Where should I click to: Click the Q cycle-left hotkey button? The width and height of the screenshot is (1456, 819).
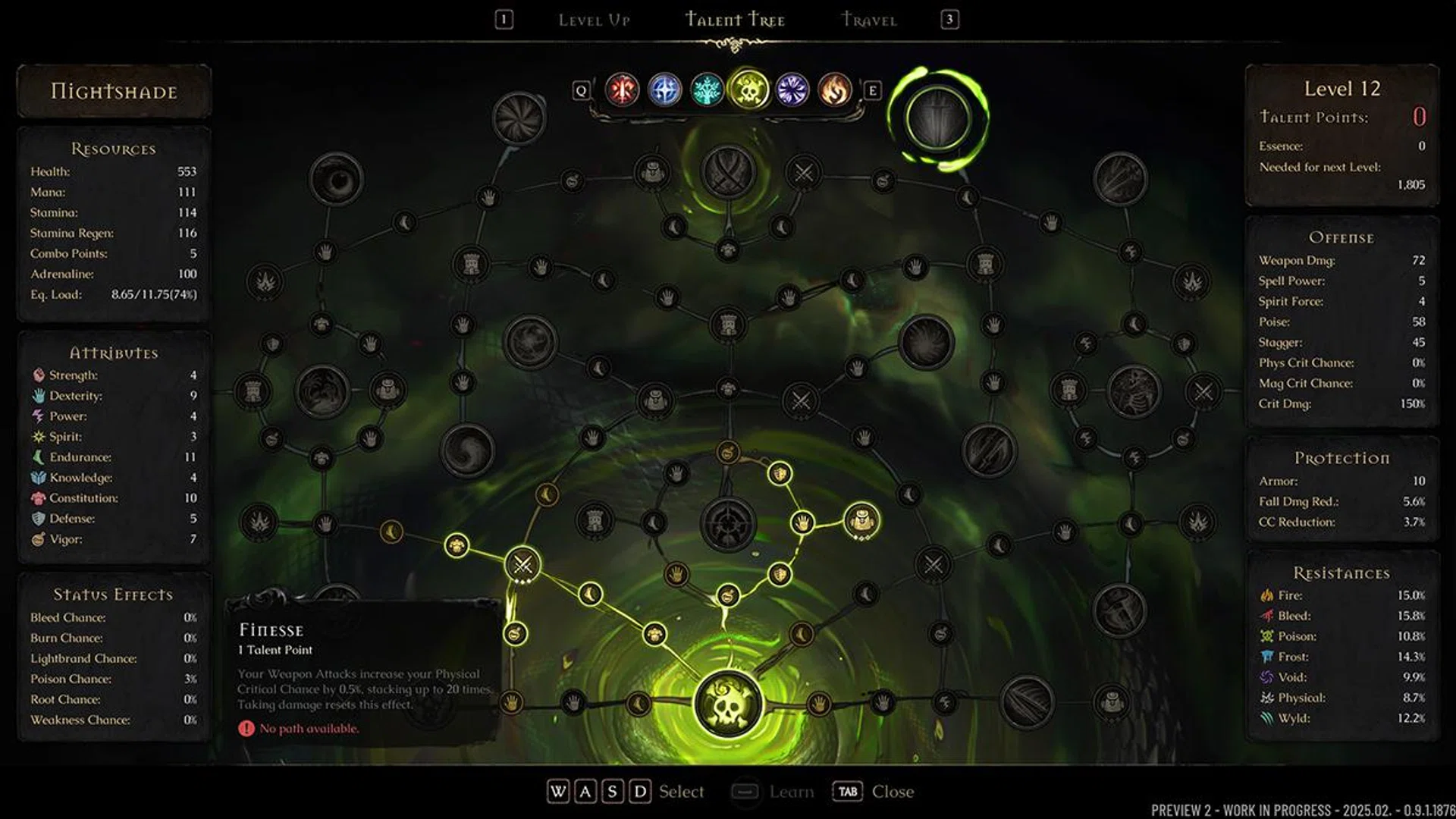click(583, 90)
